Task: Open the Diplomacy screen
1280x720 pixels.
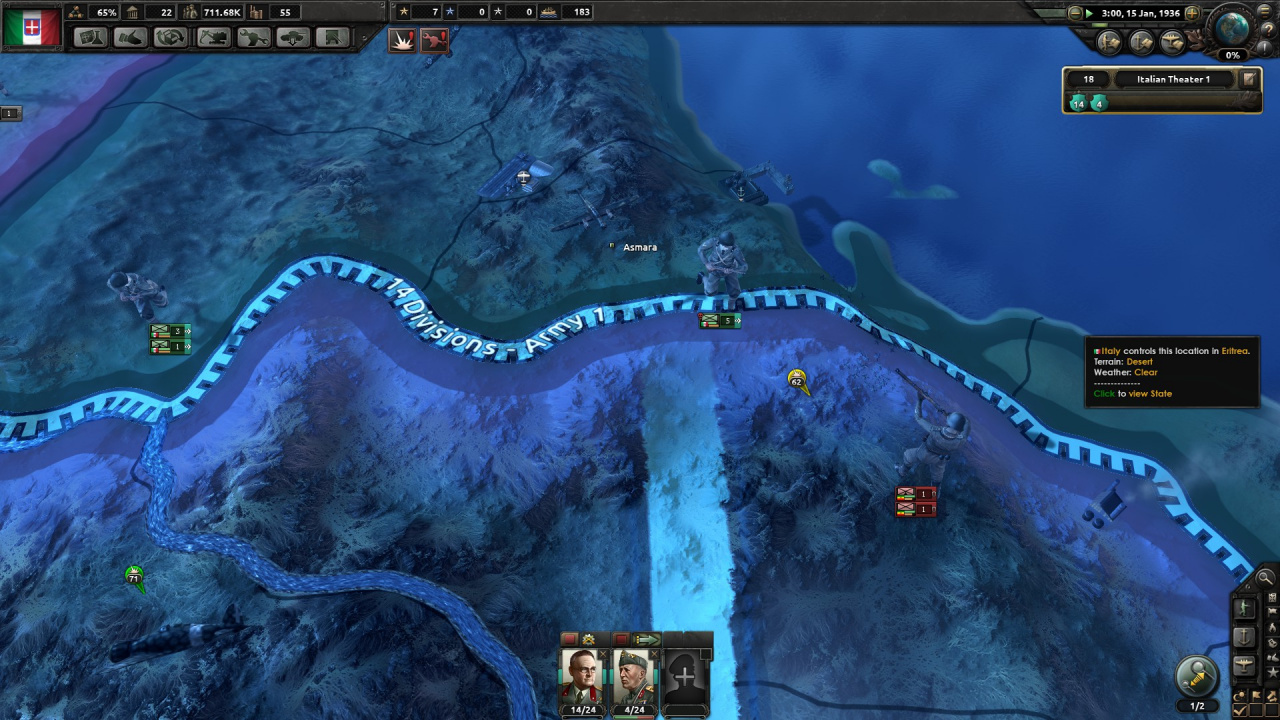Action: pos(132,38)
